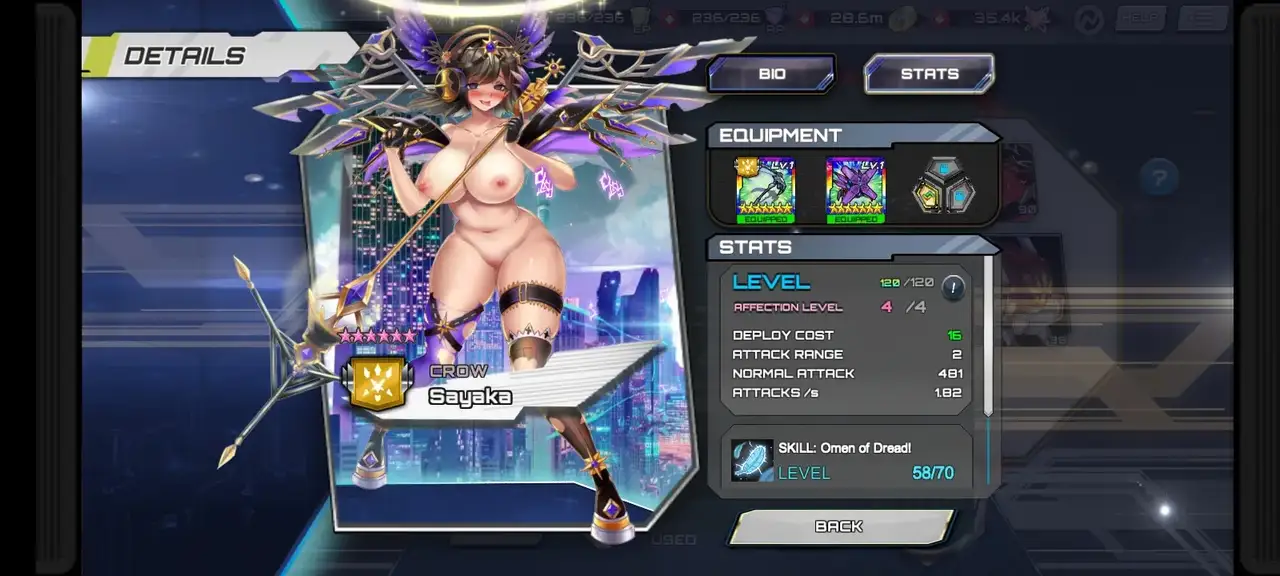Click the gold CROW class badge
This screenshot has width=1280, height=576.
[378, 384]
